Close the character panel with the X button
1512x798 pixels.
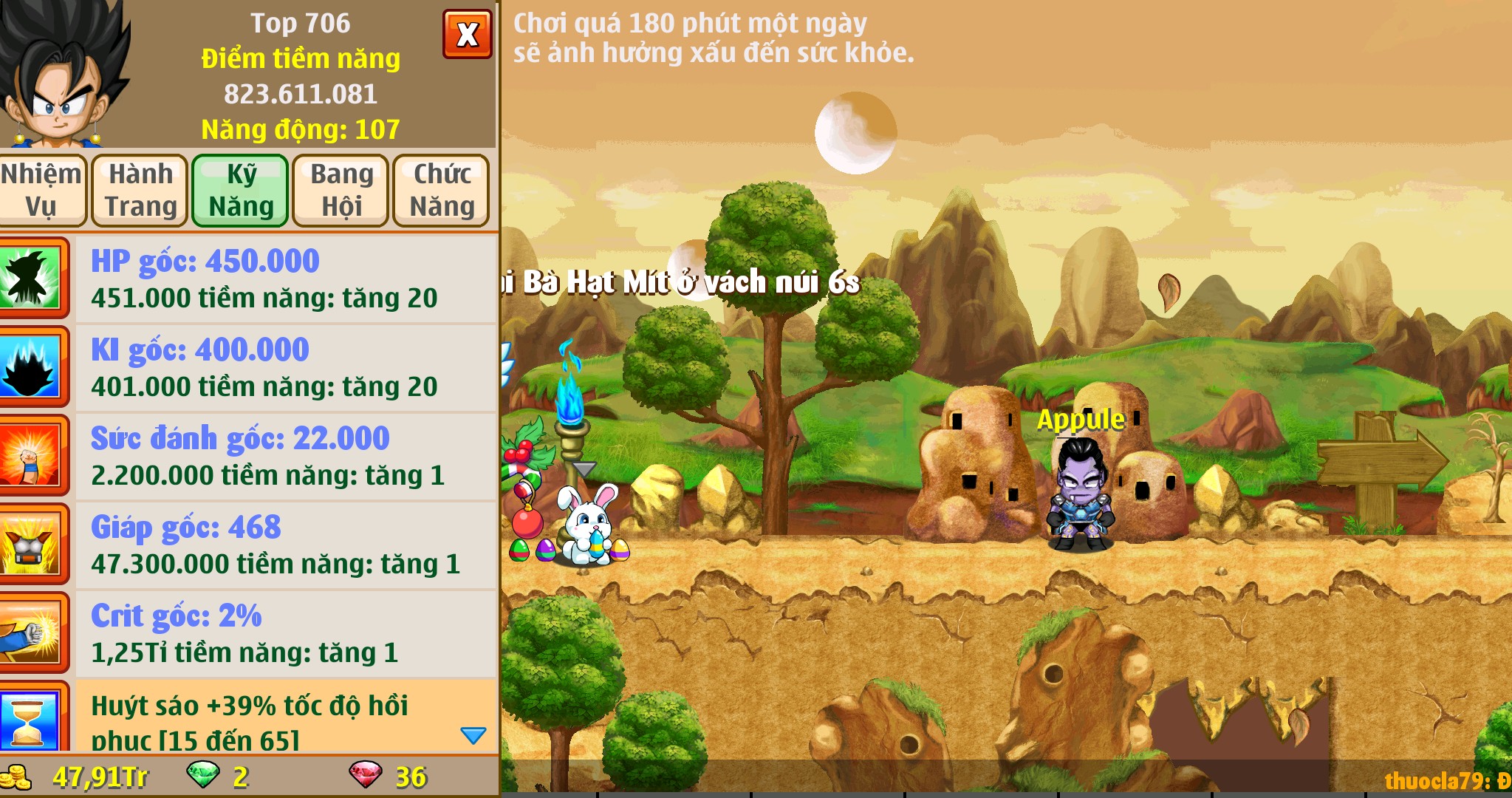467,34
